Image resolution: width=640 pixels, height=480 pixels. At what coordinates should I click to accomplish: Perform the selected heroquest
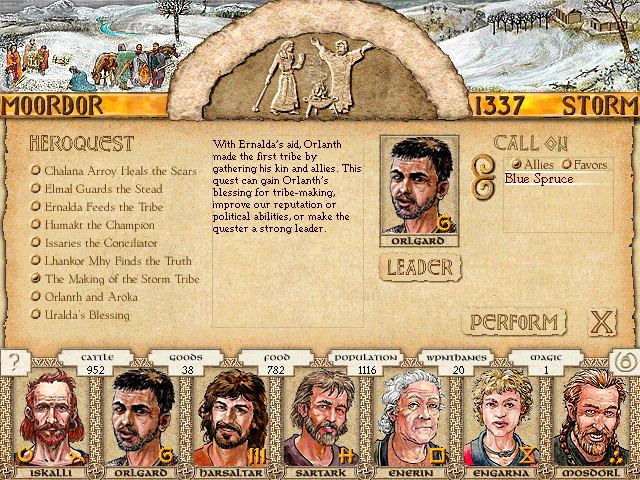(513, 322)
